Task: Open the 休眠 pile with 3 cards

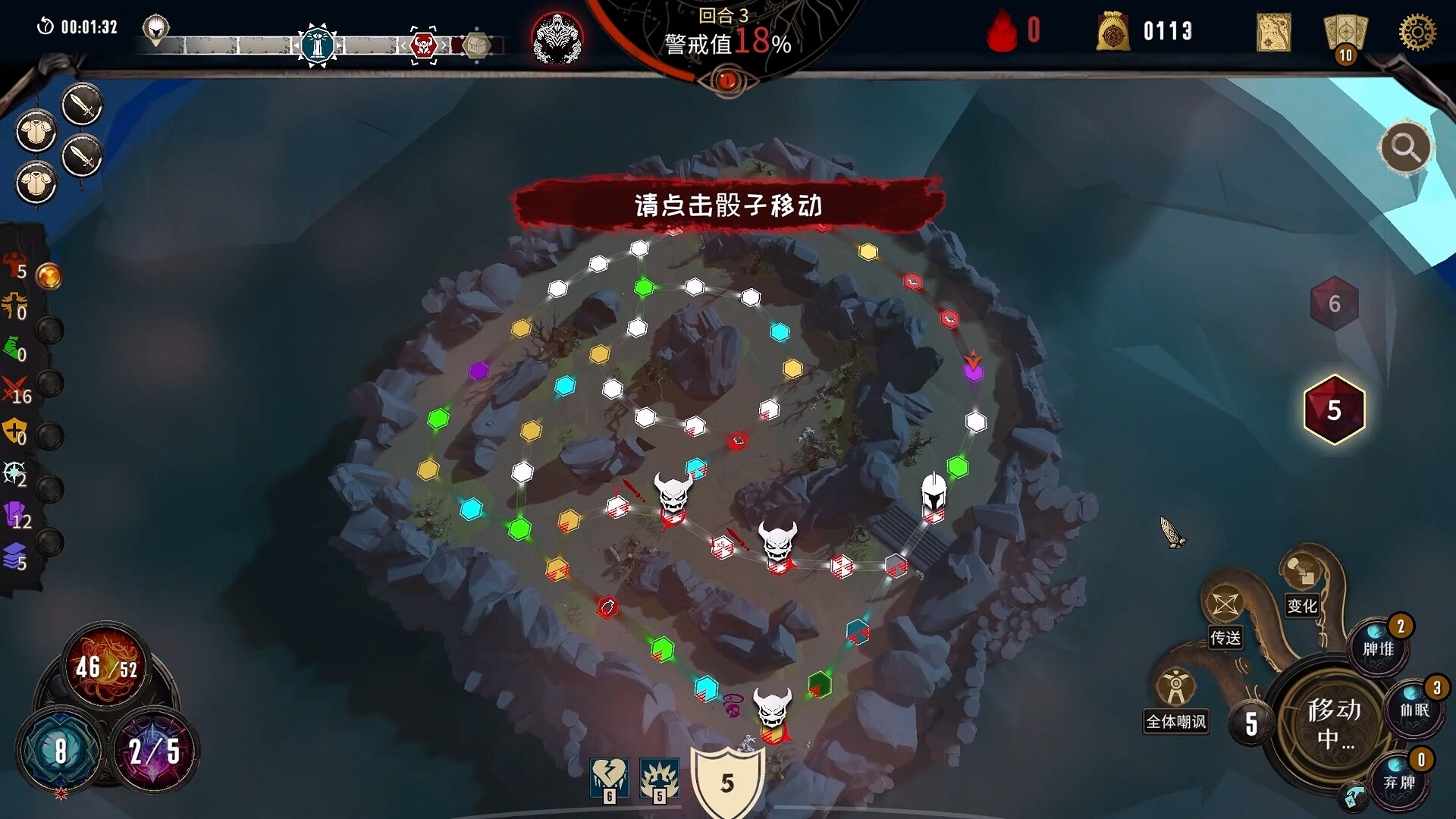Action: click(x=1414, y=708)
